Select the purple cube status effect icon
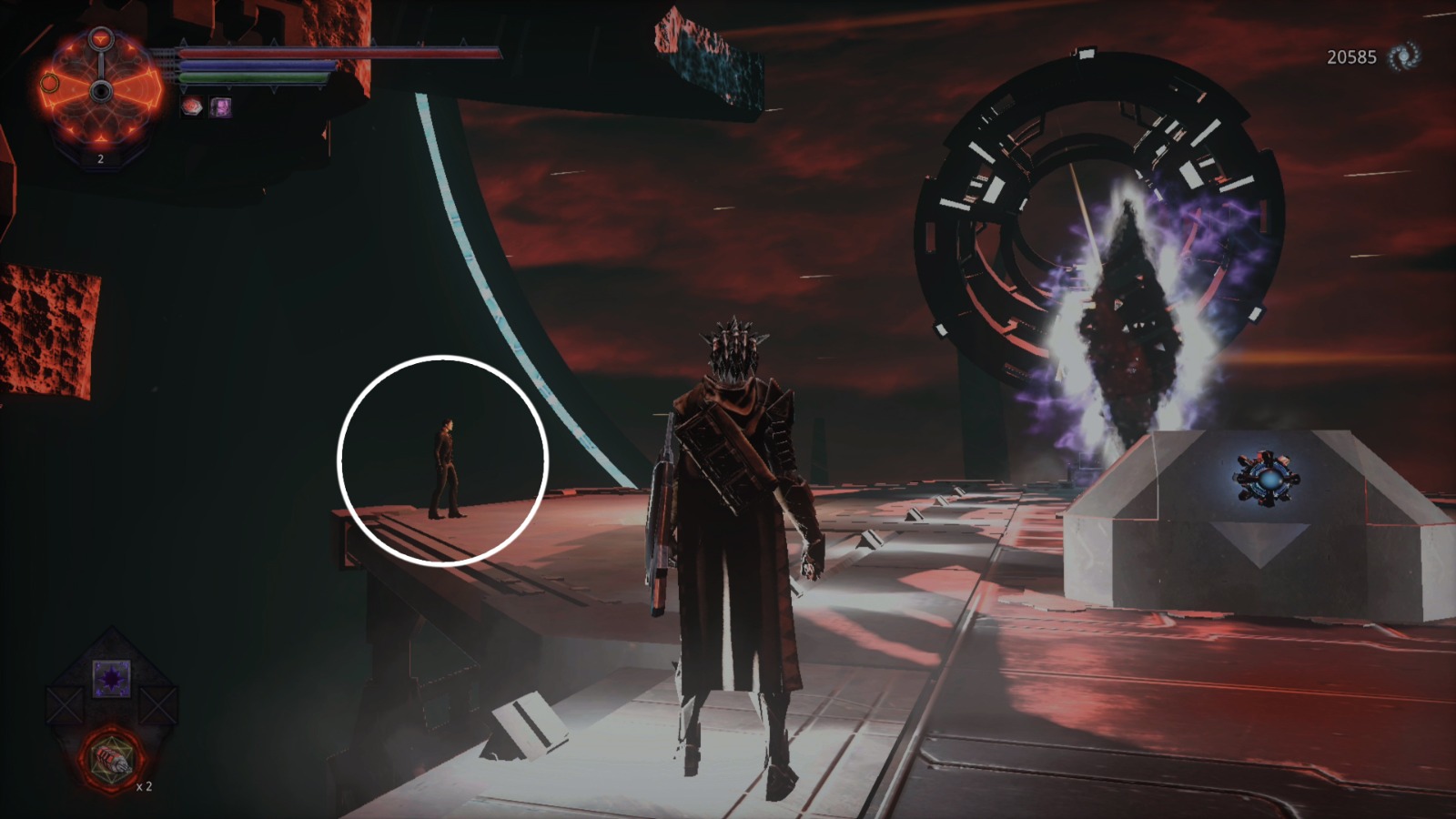 pos(220,106)
